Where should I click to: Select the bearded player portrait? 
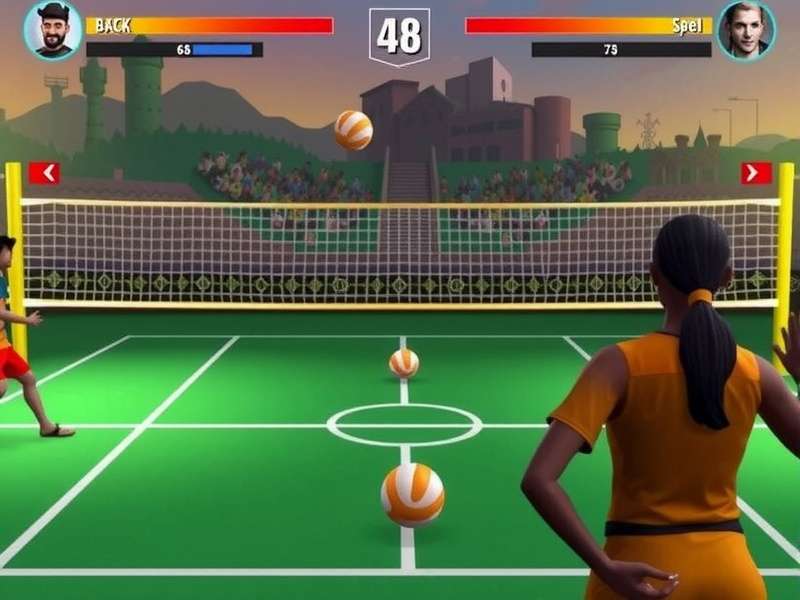tap(53, 30)
